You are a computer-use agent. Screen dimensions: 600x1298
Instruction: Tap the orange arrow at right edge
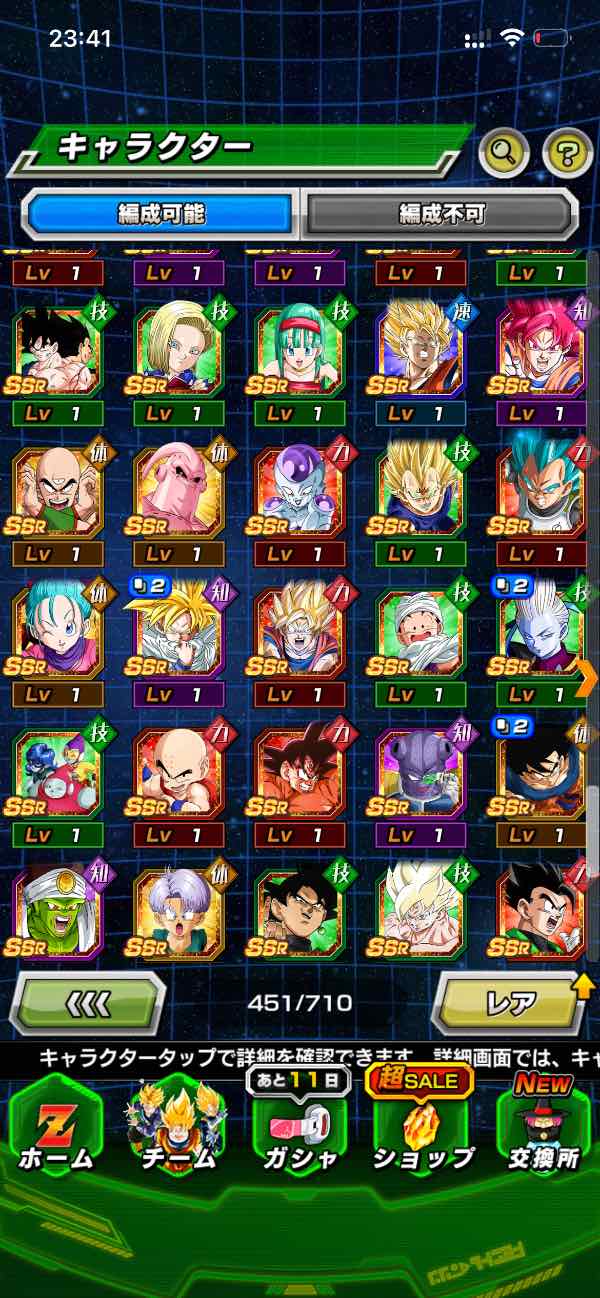tap(587, 678)
